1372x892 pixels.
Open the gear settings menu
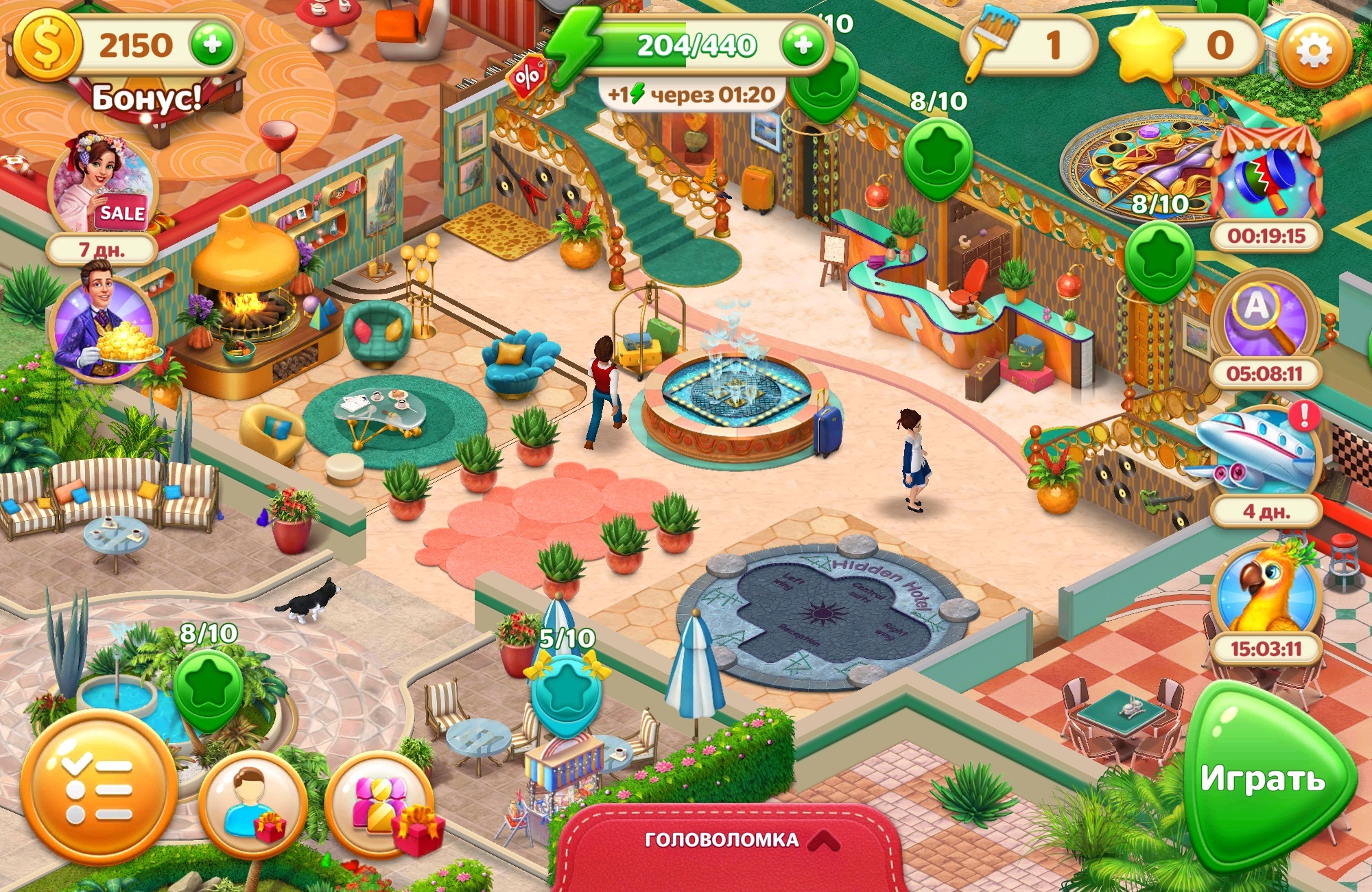coord(1314,51)
